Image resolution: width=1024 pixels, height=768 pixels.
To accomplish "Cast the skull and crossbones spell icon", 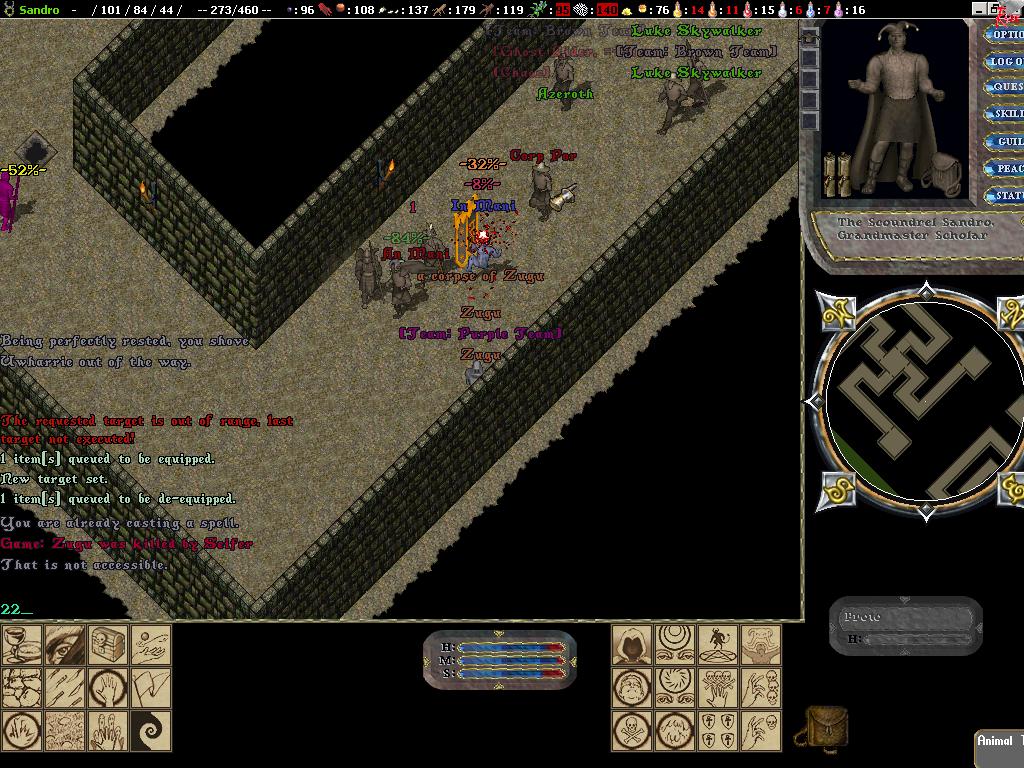I will point(632,731).
